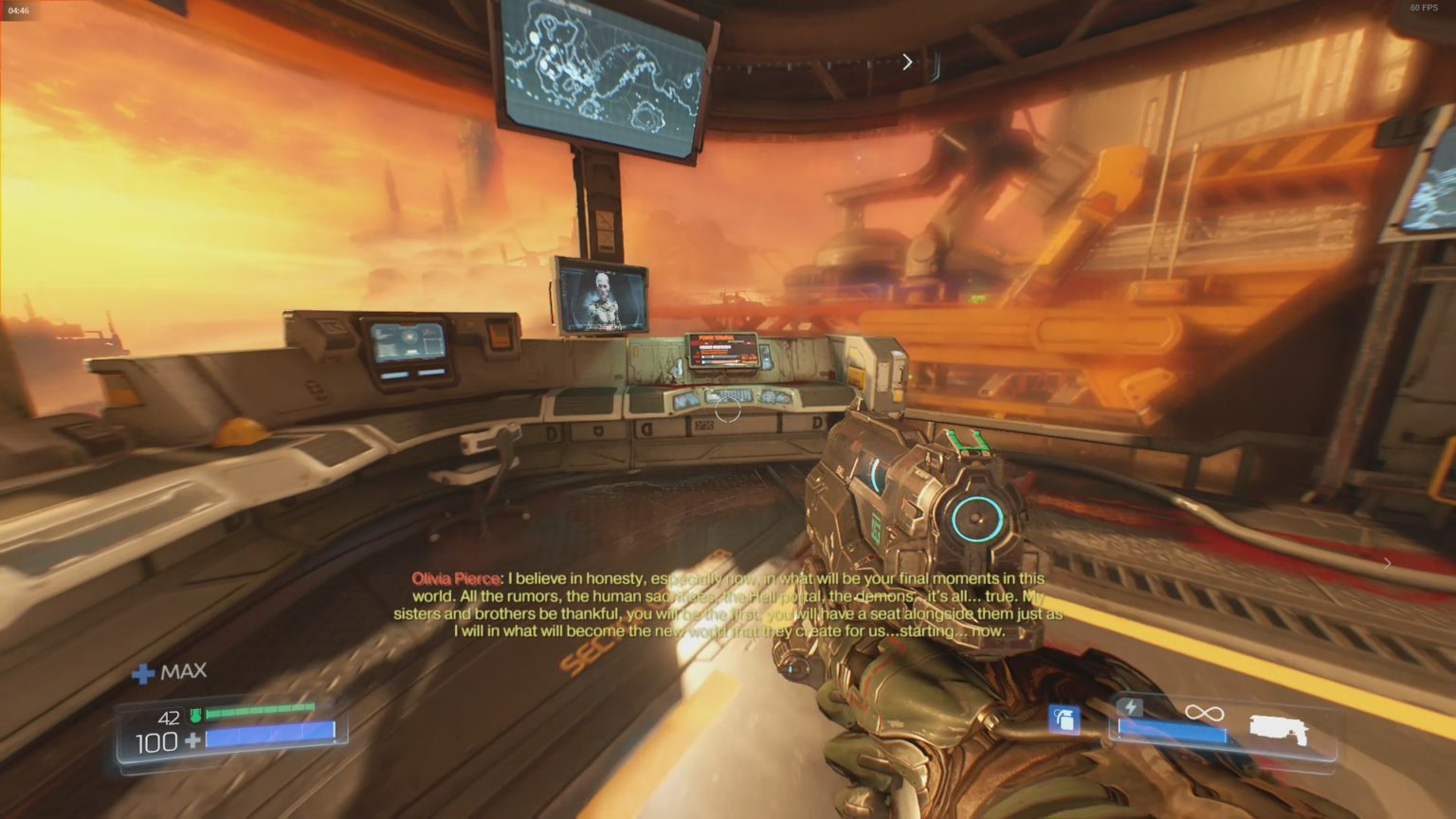Click the lightning charge icon above ammo bar

click(x=1129, y=705)
